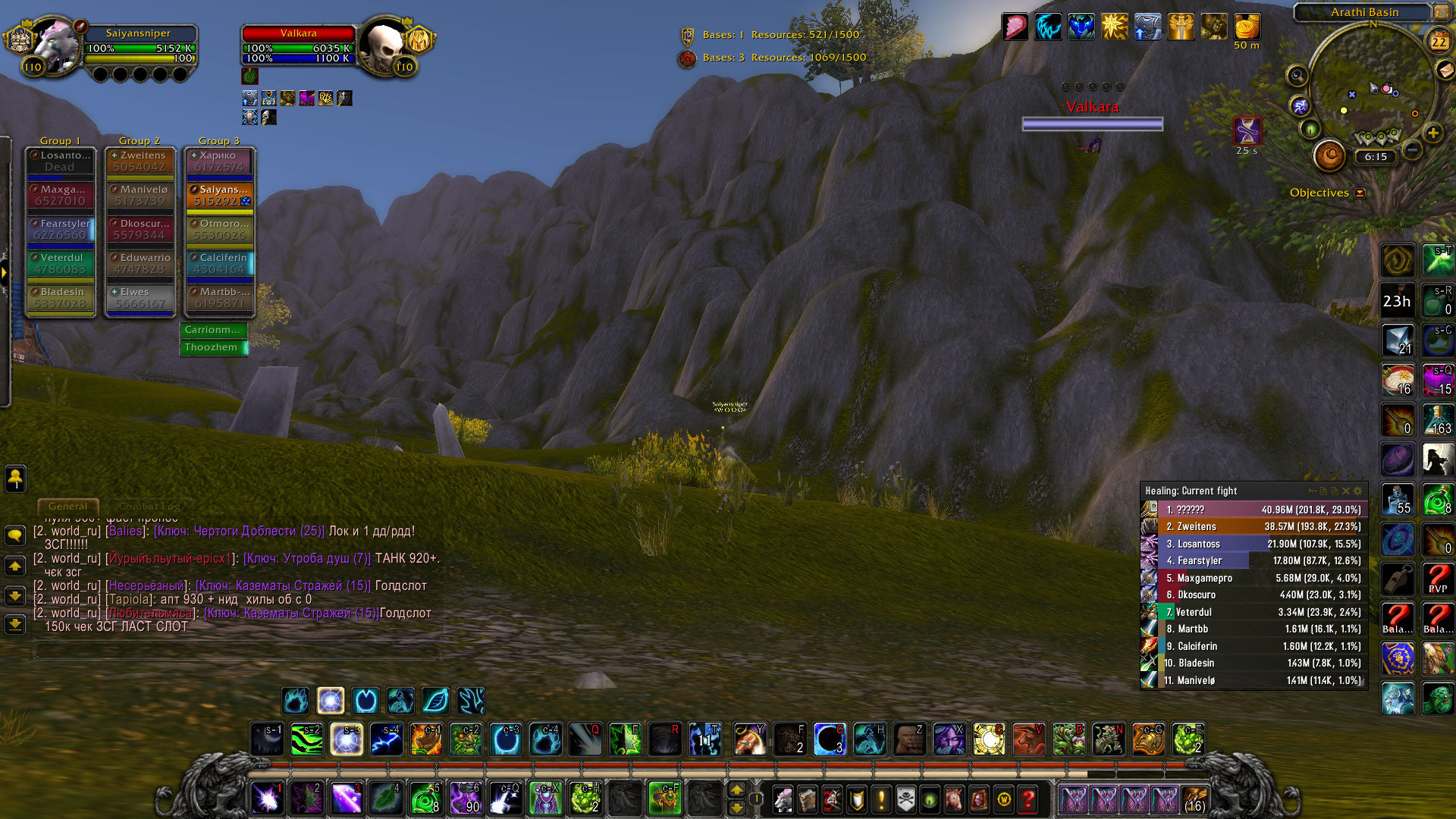Click the Valkara target portrait
The width and height of the screenshot is (1456, 819).
387,47
